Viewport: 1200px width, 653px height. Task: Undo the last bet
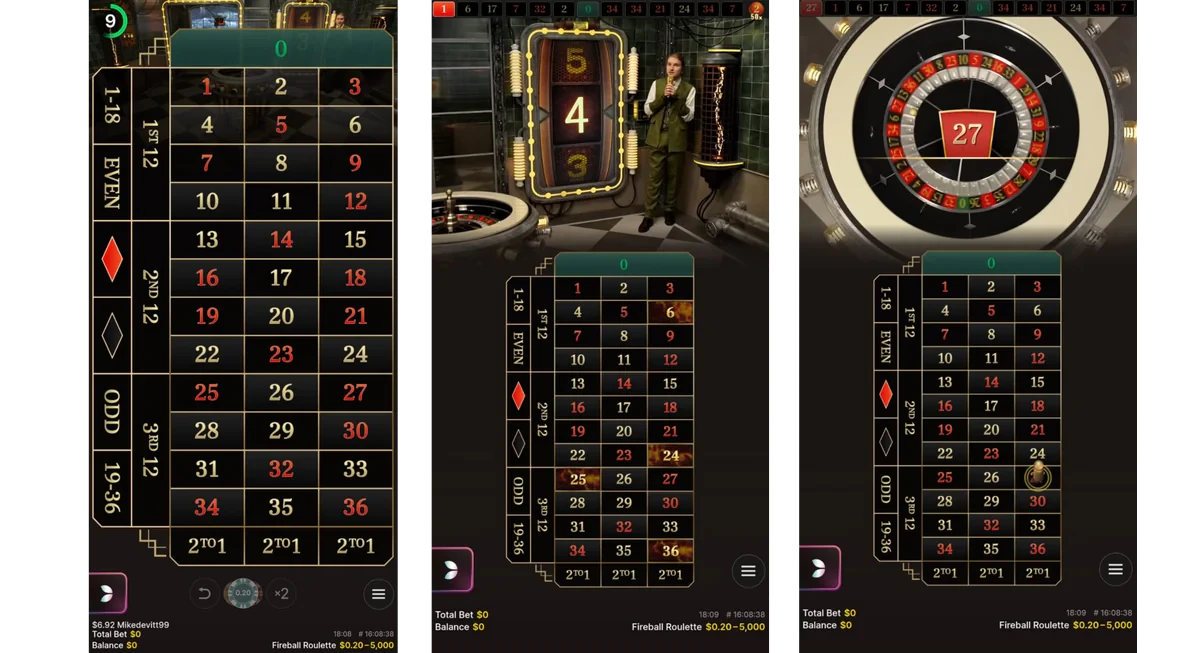click(x=205, y=594)
